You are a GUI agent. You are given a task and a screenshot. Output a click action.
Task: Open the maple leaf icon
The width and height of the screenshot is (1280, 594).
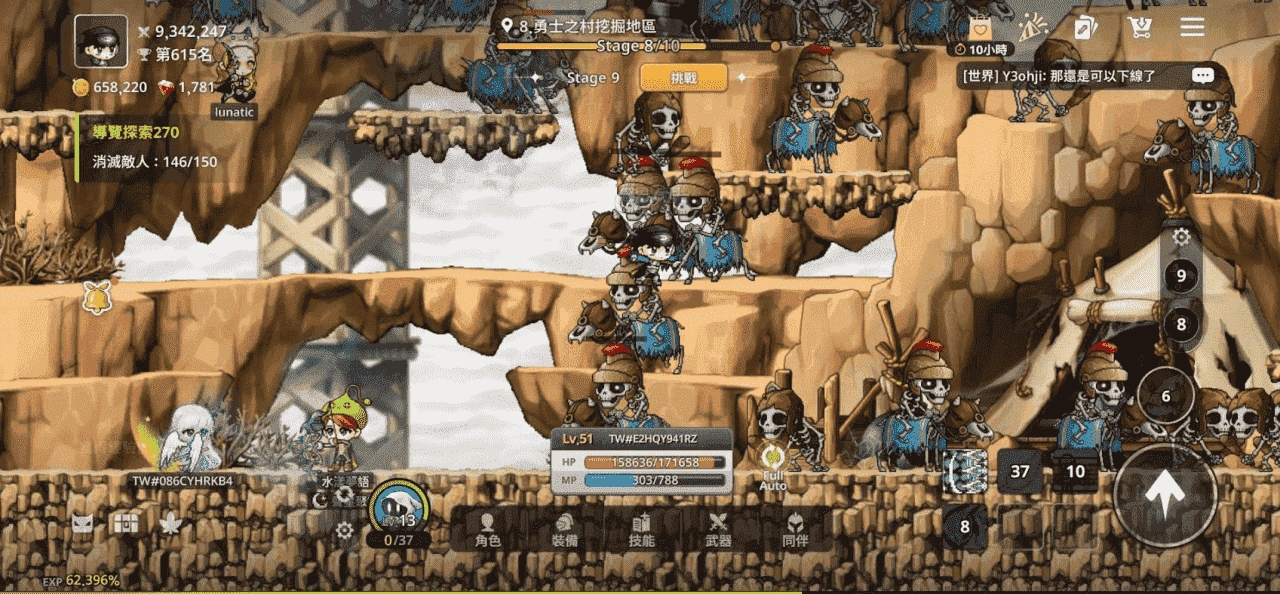tap(170, 523)
